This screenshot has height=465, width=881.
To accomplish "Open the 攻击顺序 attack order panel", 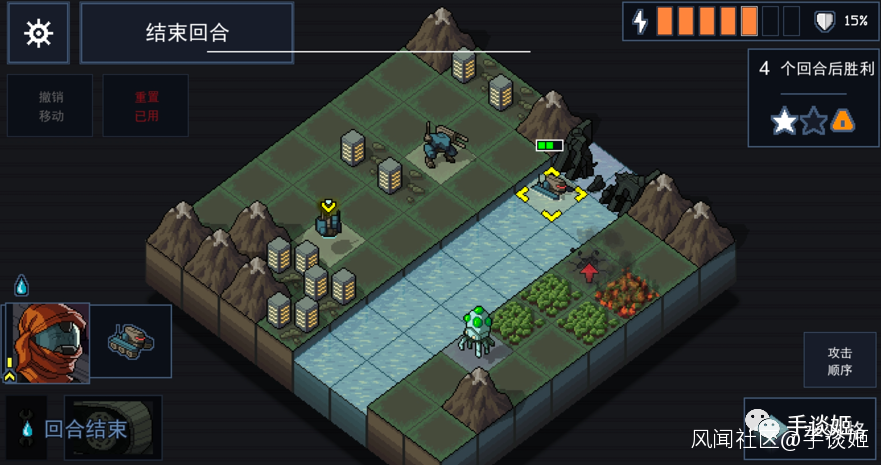I will coord(839,361).
